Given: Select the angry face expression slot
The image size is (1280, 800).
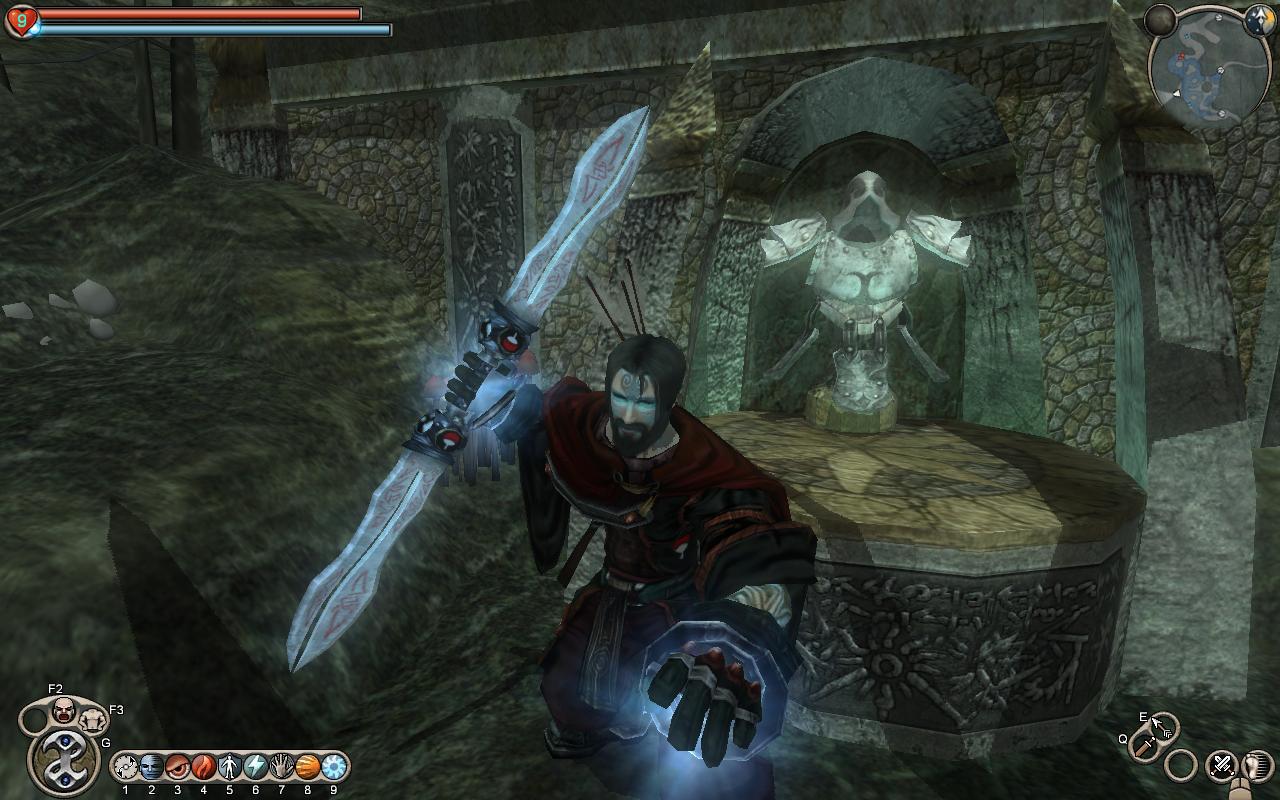Looking at the screenshot, I should click(63, 712).
